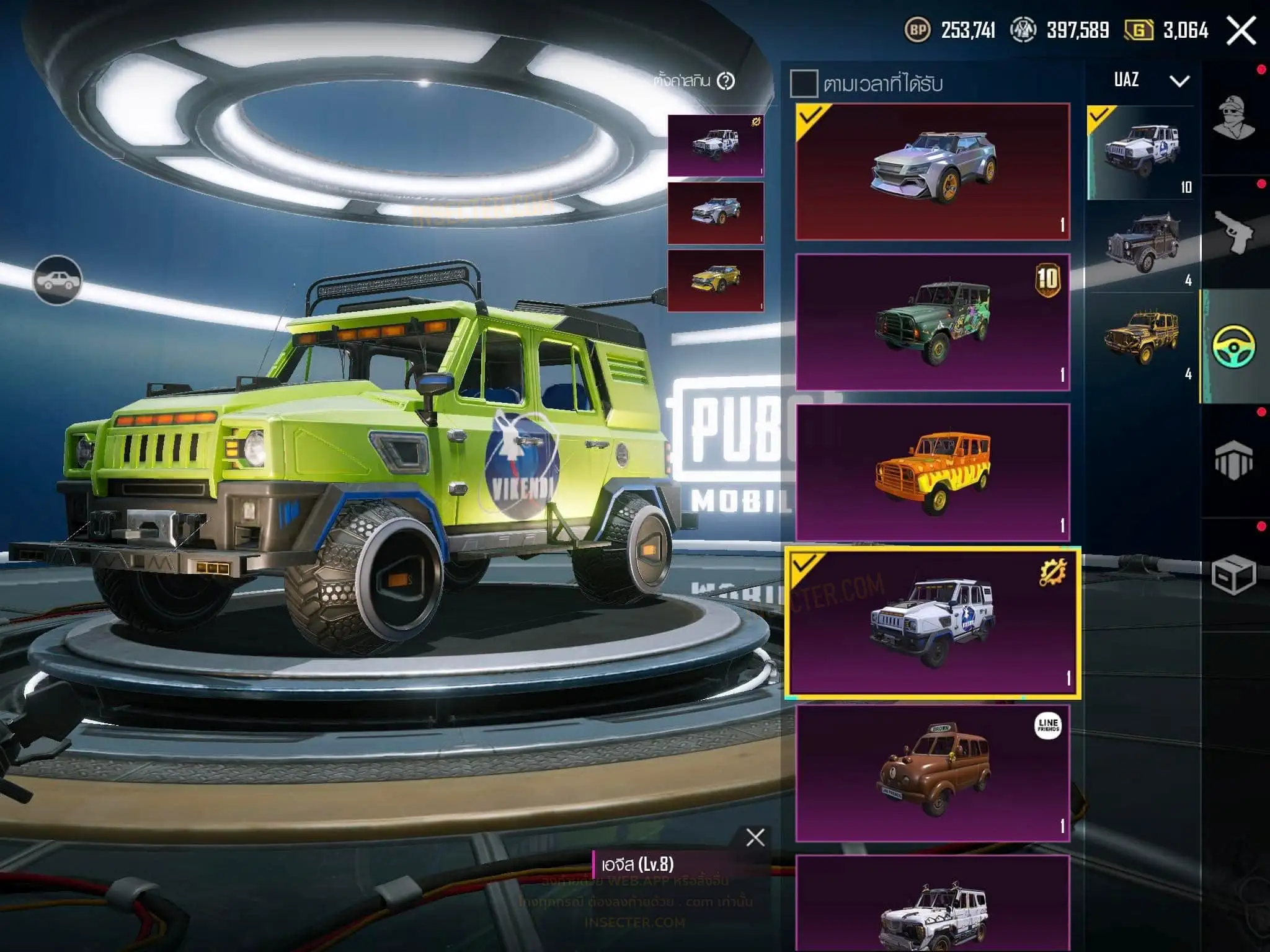Click the car icon on the left
This screenshot has height=952, width=1270.
57,281
